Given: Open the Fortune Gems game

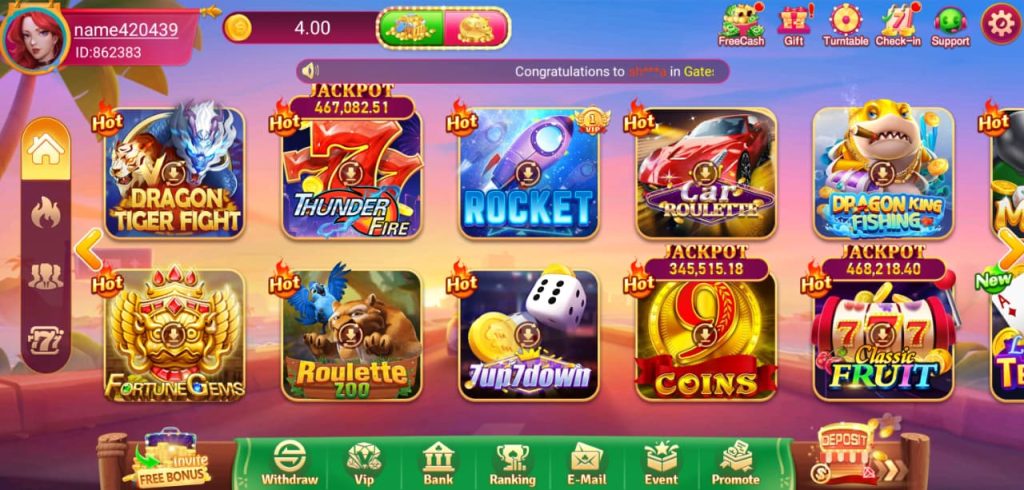Looking at the screenshot, I should coord(175,335).
